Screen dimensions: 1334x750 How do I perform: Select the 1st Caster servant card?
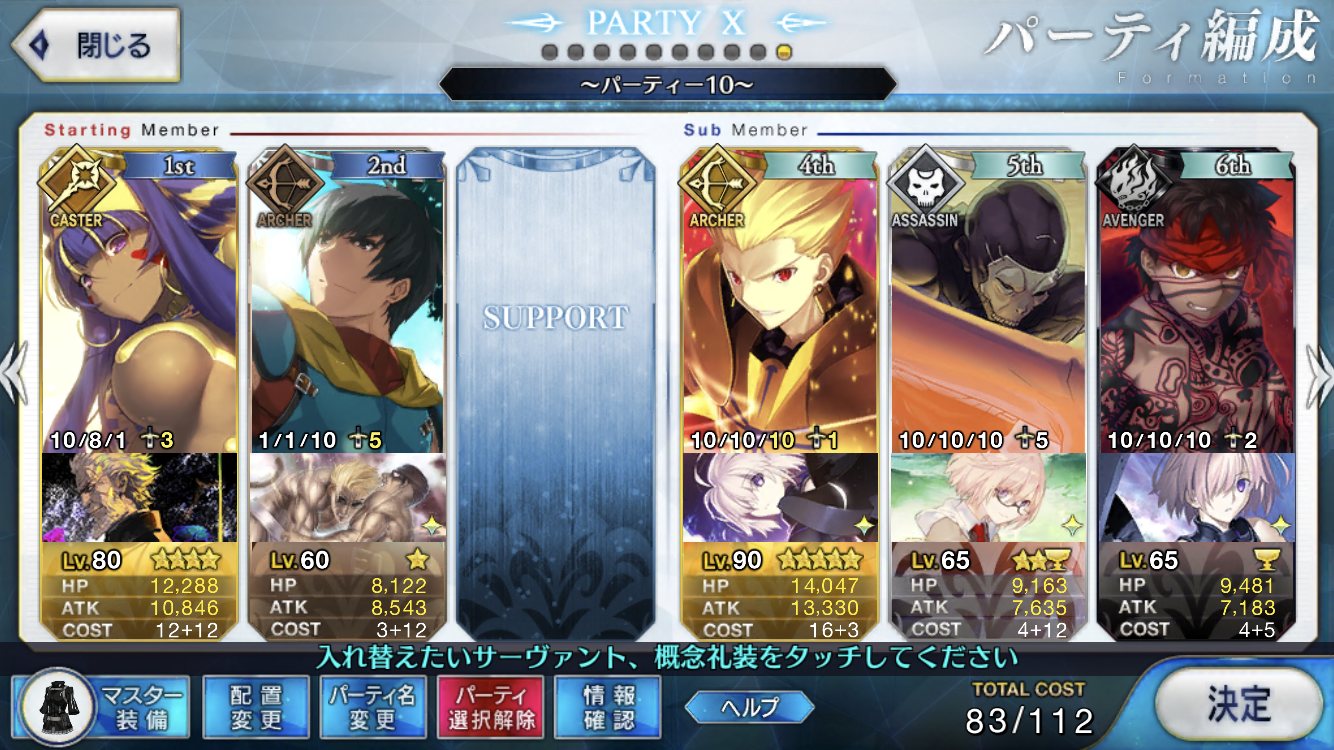(140, 300)
